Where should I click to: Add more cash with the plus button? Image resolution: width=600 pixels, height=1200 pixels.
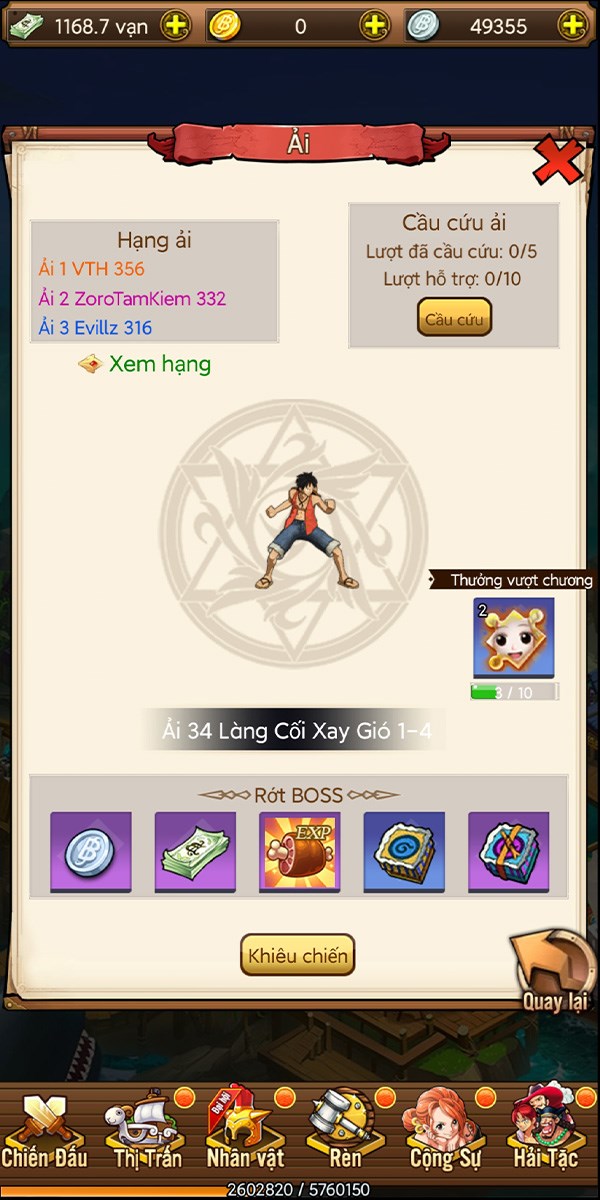(x=174, y=27)
